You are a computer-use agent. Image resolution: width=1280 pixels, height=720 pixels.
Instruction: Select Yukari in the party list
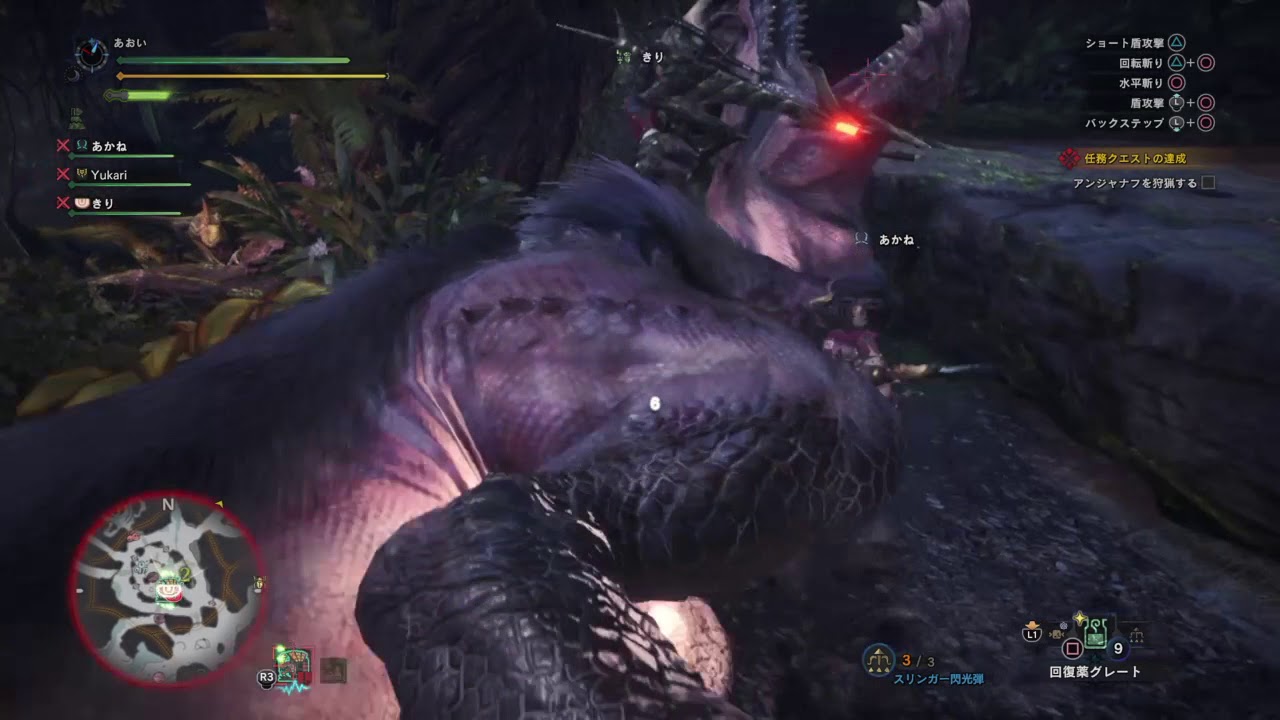pyautogui.click(x=110, y=174)
